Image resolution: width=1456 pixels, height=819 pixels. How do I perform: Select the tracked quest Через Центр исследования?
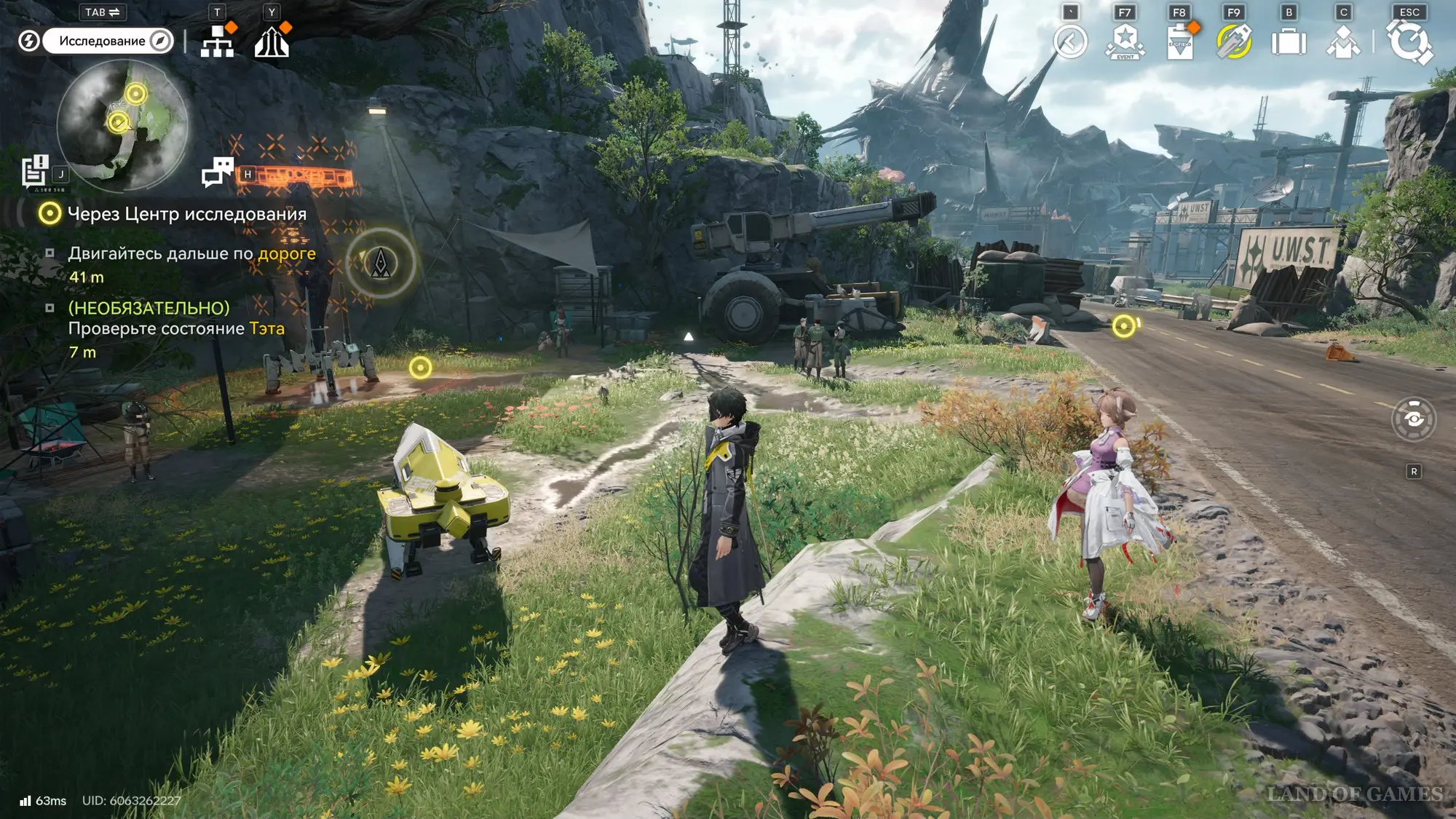[x=186, y=214]
